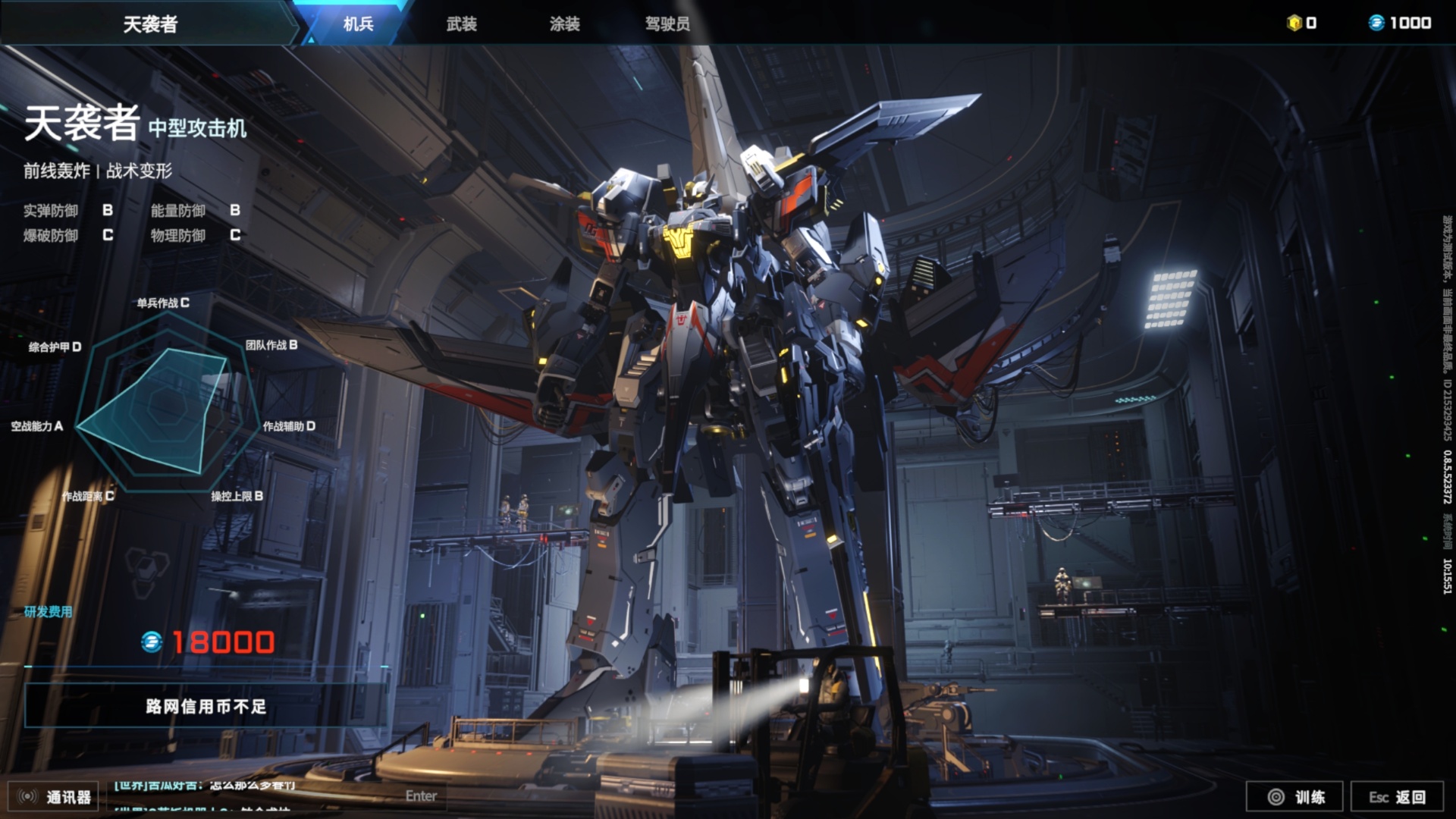
Task: Go back with the 返回 button
Action: click(x=1397, y=796)
